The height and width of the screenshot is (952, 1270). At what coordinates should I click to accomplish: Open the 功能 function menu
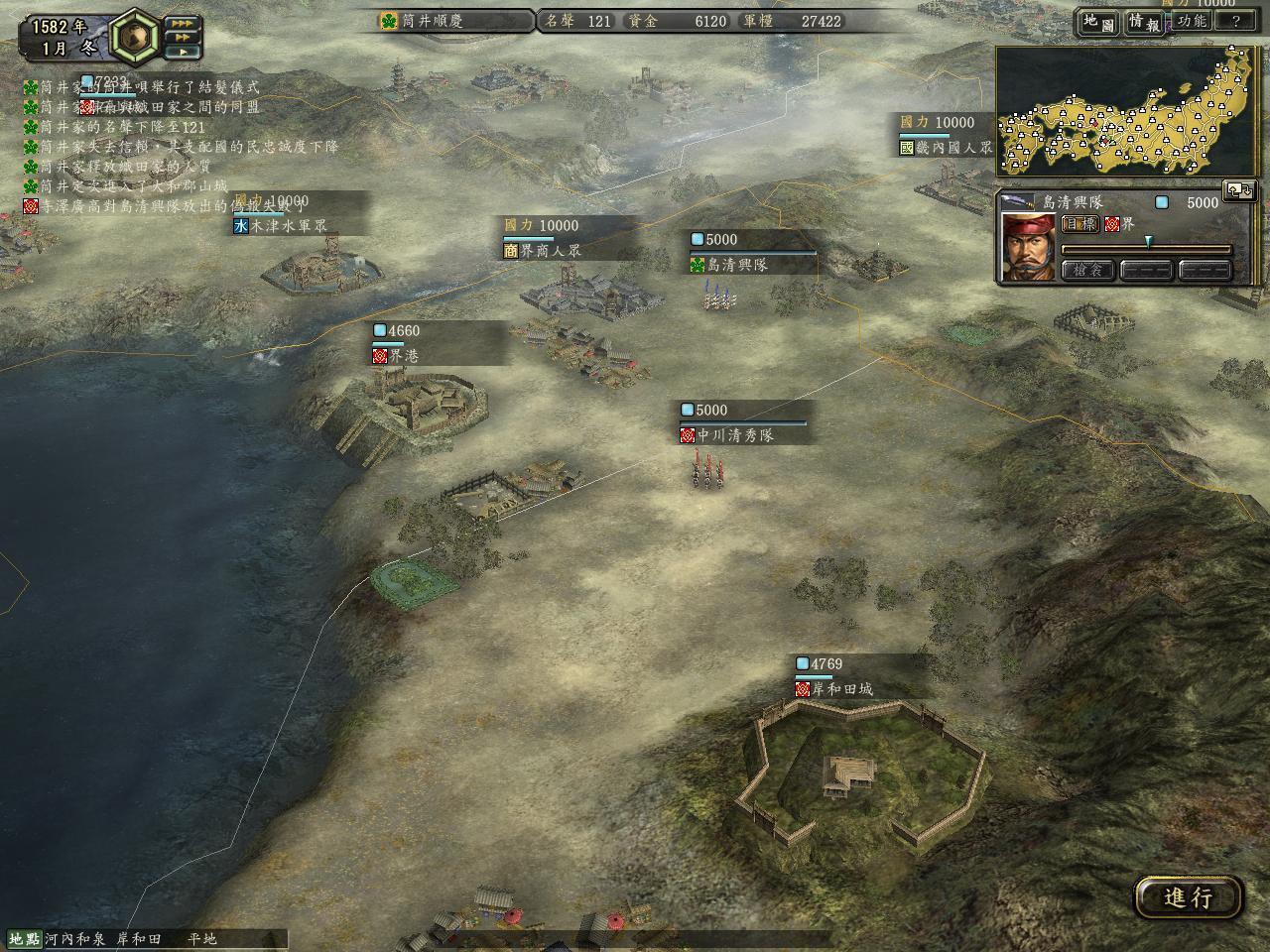click(1192, 21)
